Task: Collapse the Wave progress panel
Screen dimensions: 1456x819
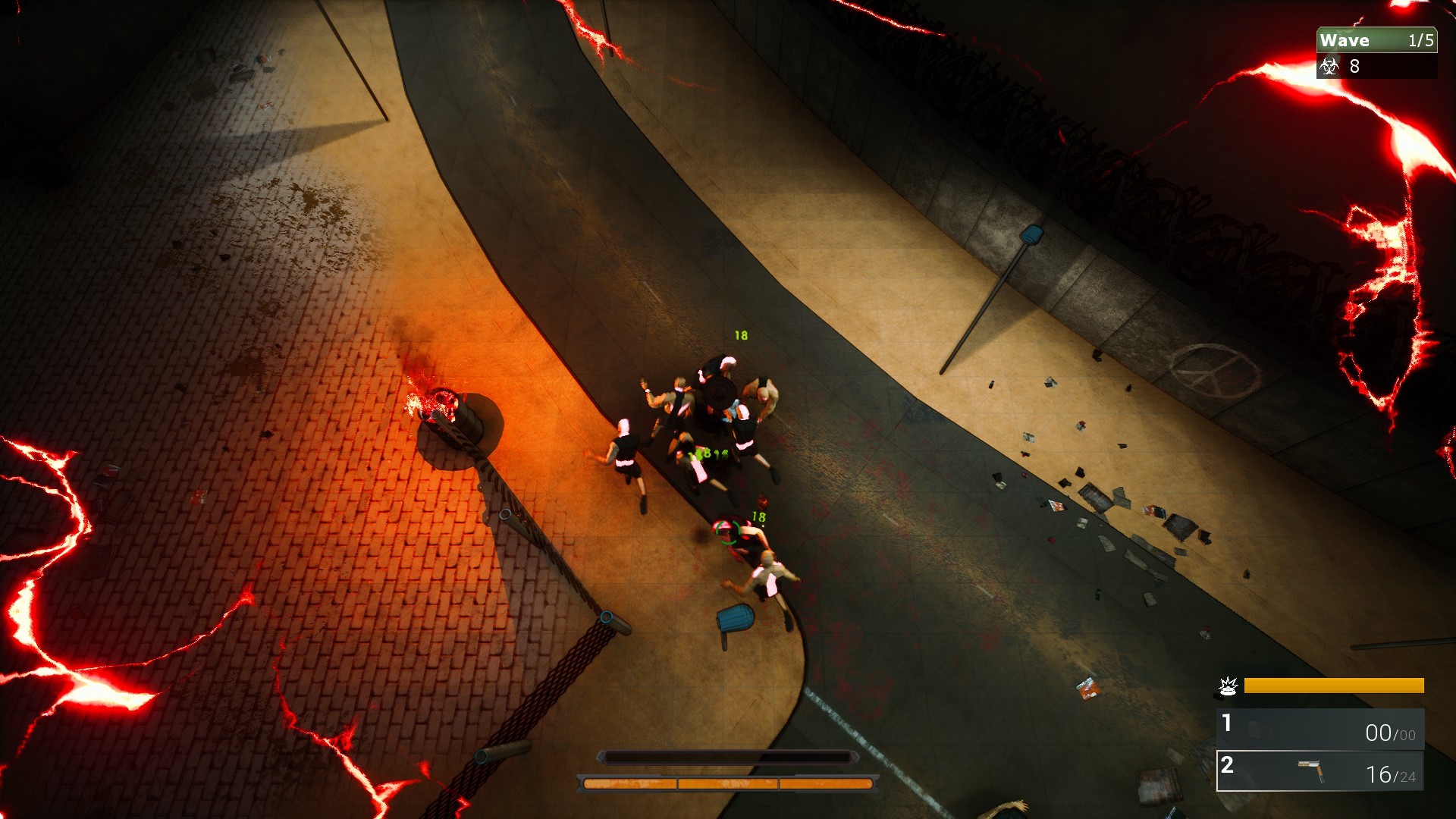Action: coord(1378,40)
